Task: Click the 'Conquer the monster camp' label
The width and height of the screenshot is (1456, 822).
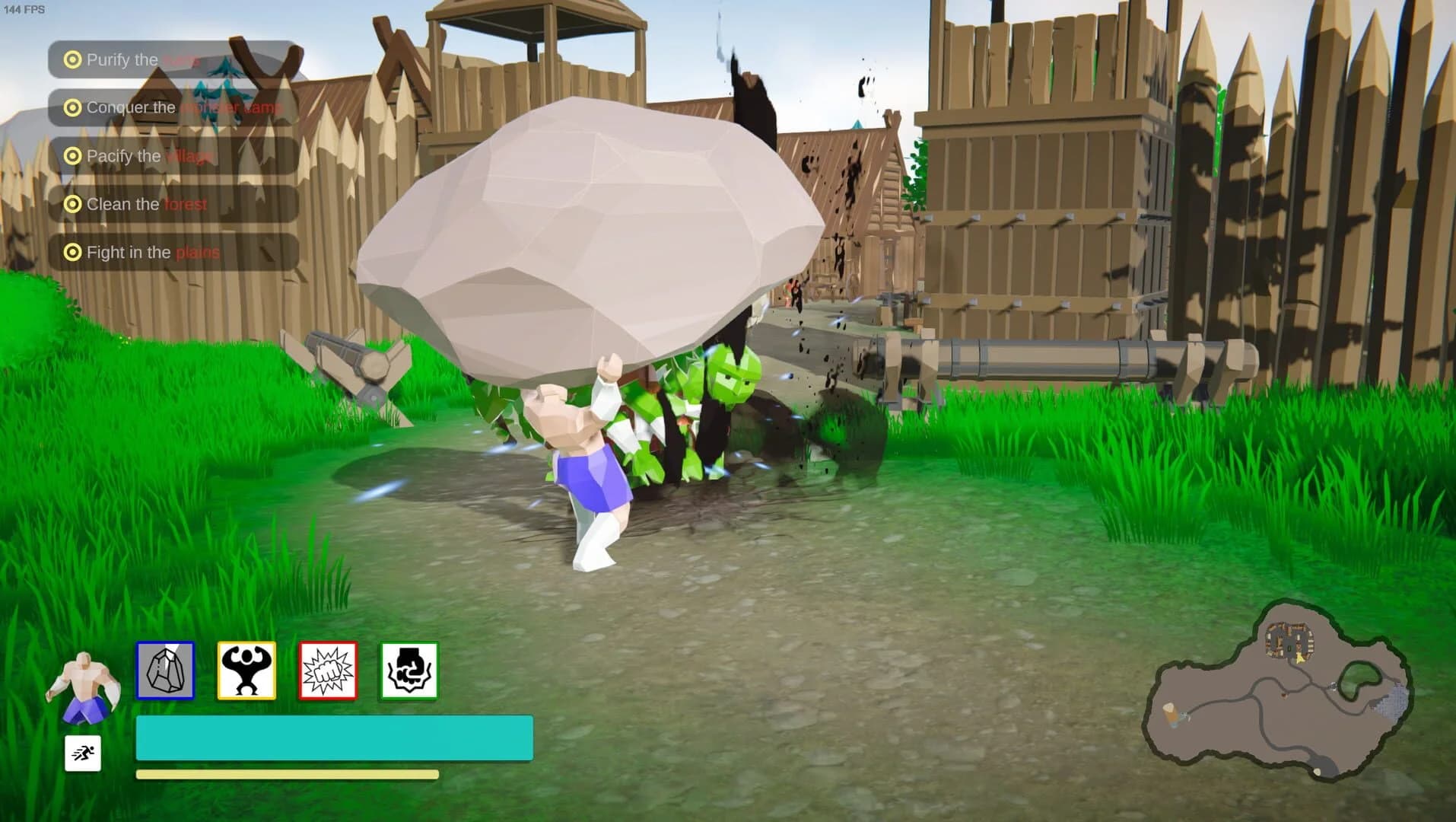Action: 183,107
